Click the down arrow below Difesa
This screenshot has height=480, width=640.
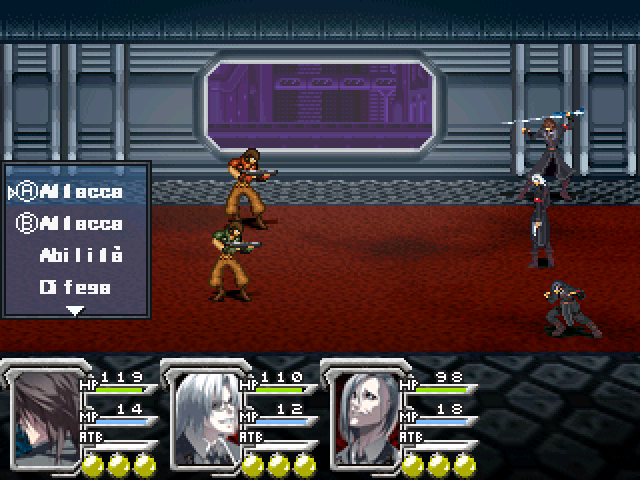click(75, 311)
